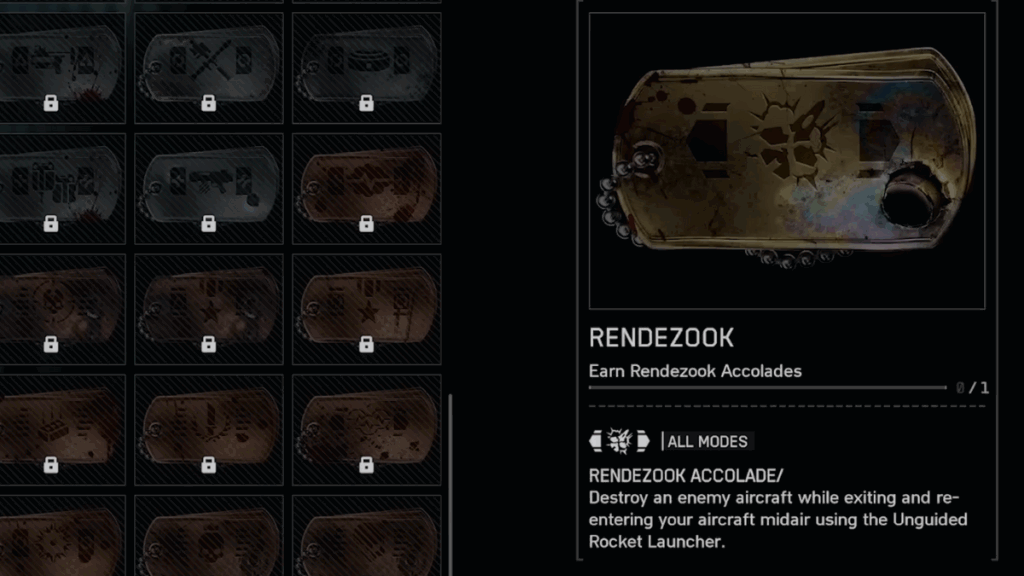Click the large Rendezook dog tag preview
Image resolution: width=1024 pixels, height=576 pixels.
pyautogui.click(x=786, y=160)
